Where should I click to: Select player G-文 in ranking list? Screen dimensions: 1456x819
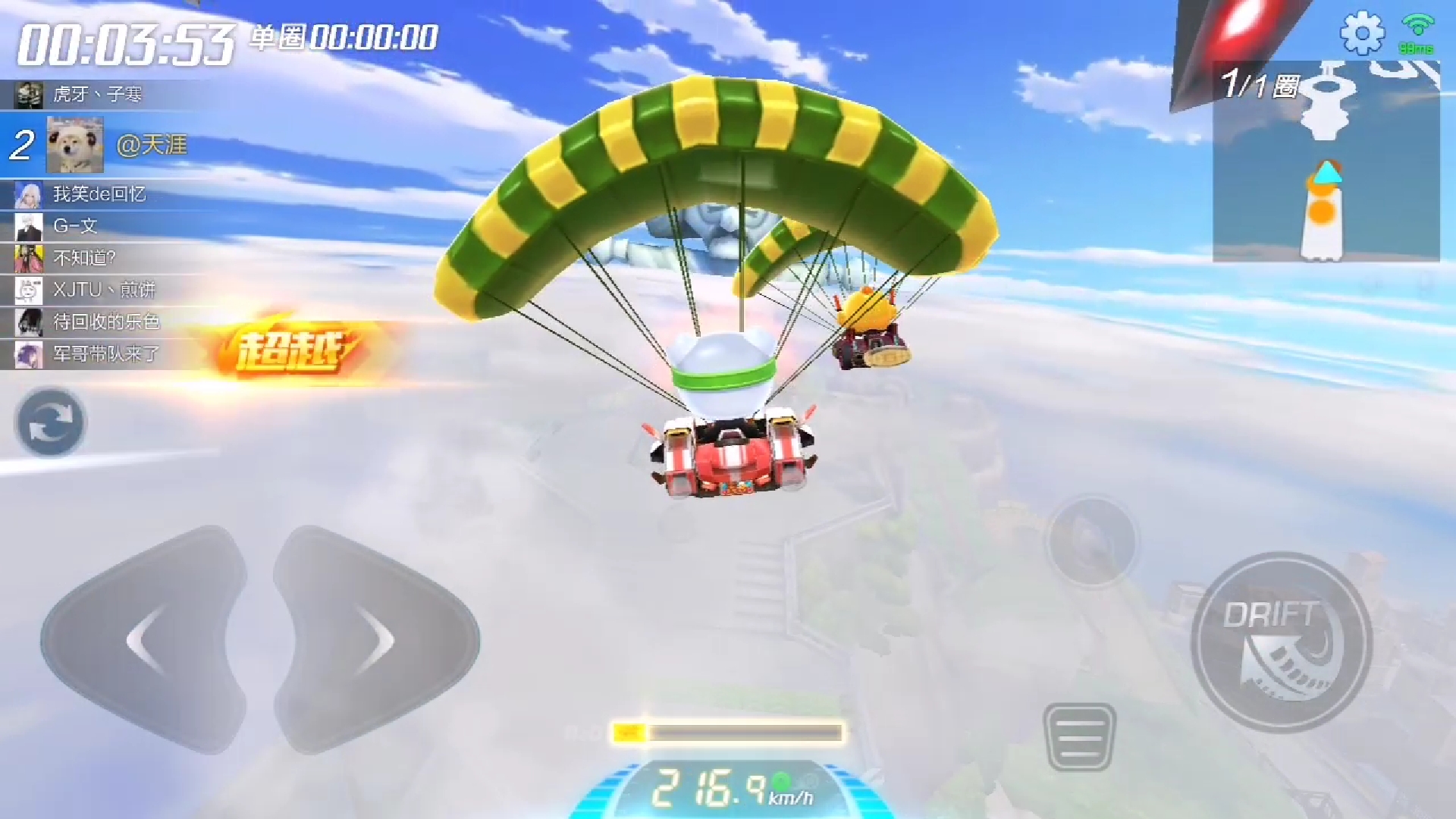tap(75, 226)
